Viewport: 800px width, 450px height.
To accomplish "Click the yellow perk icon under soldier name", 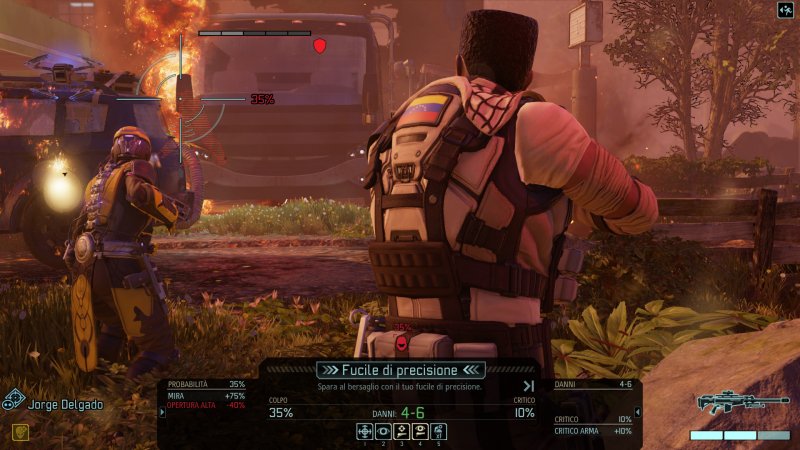I will (x=19, y=432).
